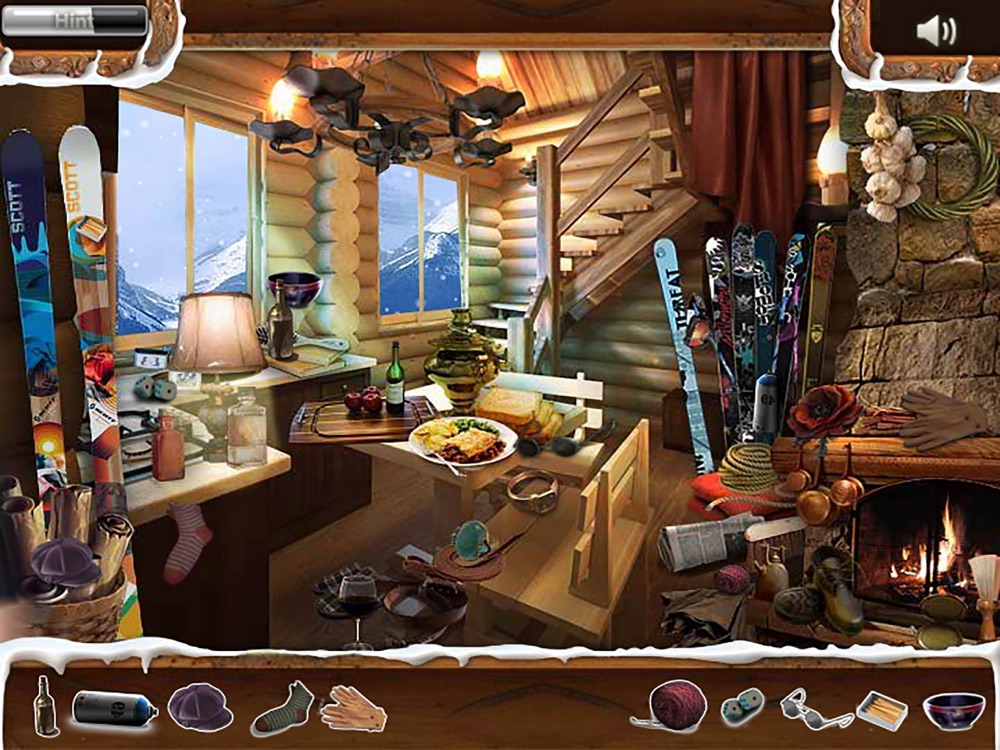Select the matchbox item icon
This screenshot has width=1000, height=750.
882,710
